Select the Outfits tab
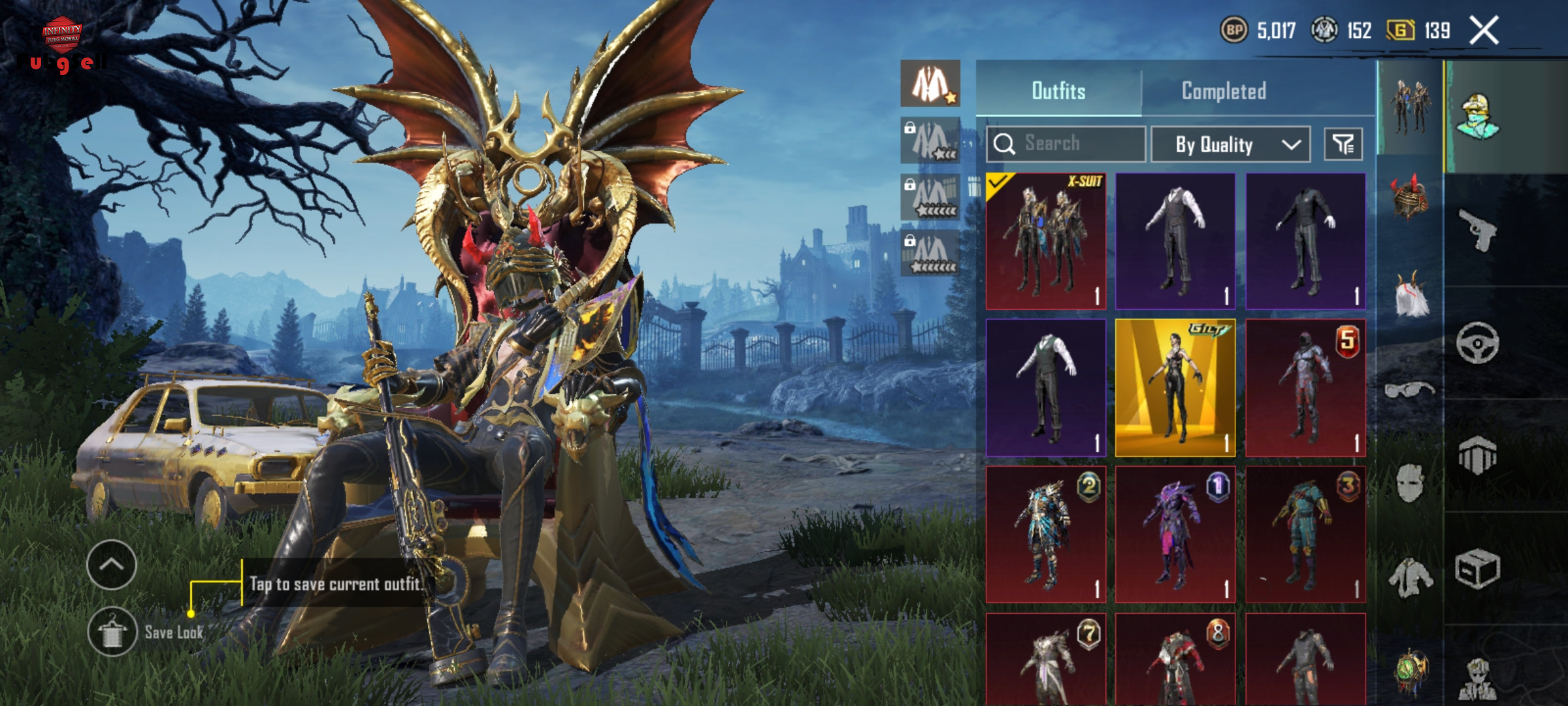Viewport: 1568px width, 706px height. (1058, 91)
